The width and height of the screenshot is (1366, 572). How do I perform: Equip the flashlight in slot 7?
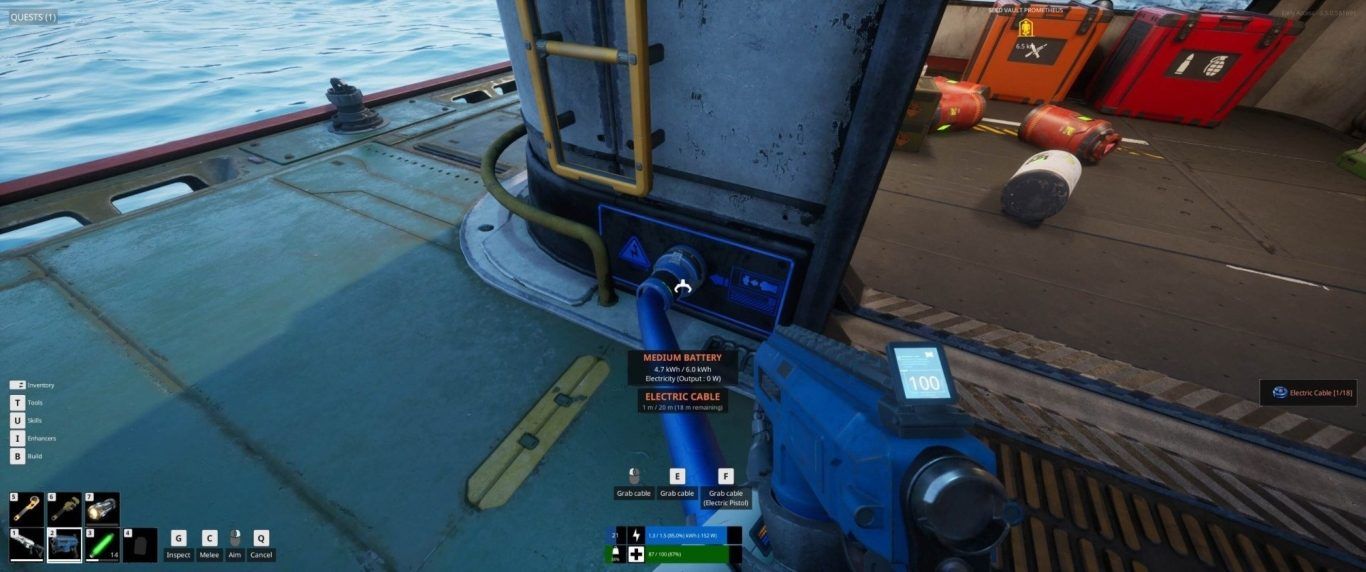click(x=102, y=509)
